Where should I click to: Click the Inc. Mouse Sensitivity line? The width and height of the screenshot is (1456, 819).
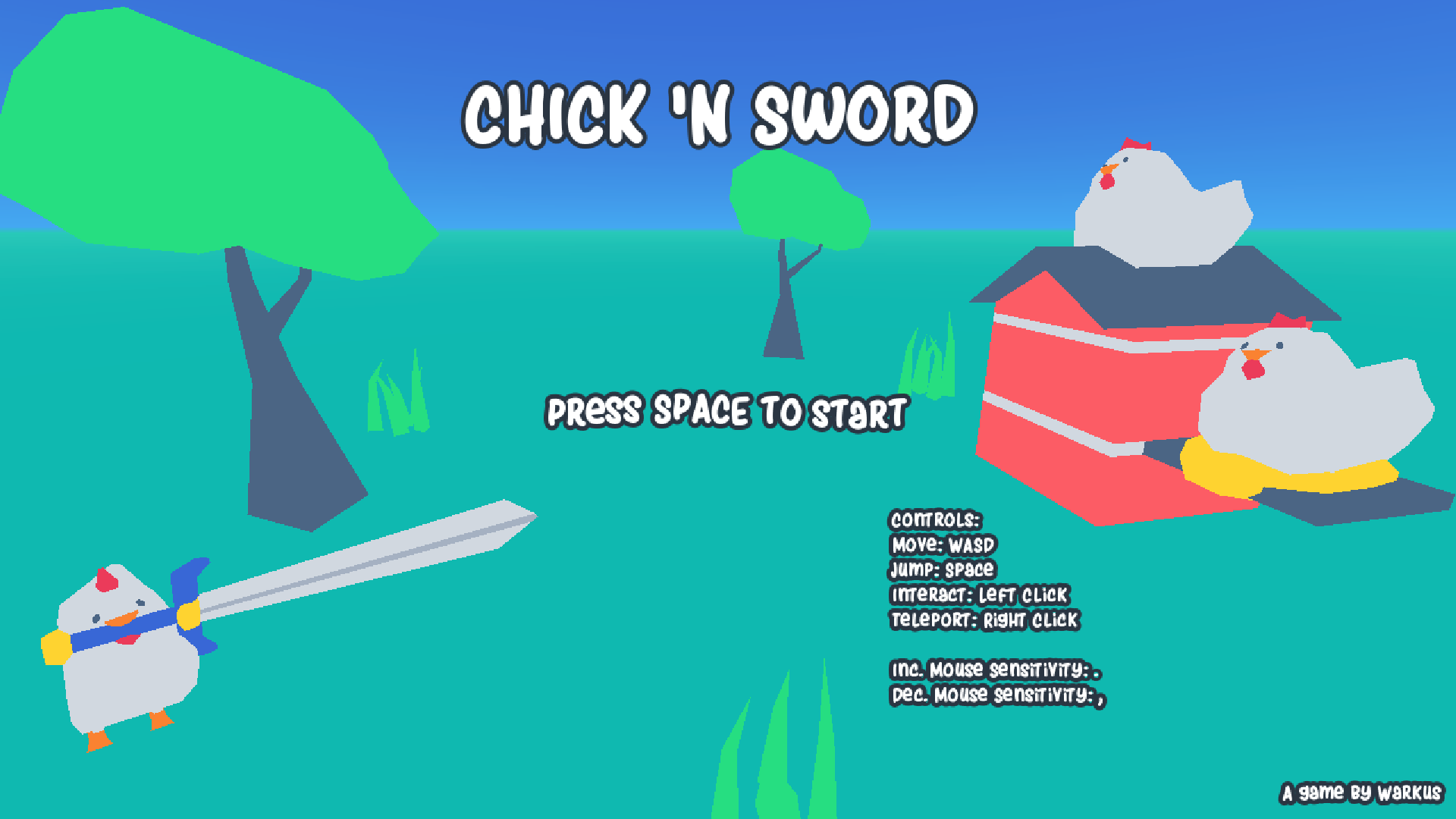996,670
